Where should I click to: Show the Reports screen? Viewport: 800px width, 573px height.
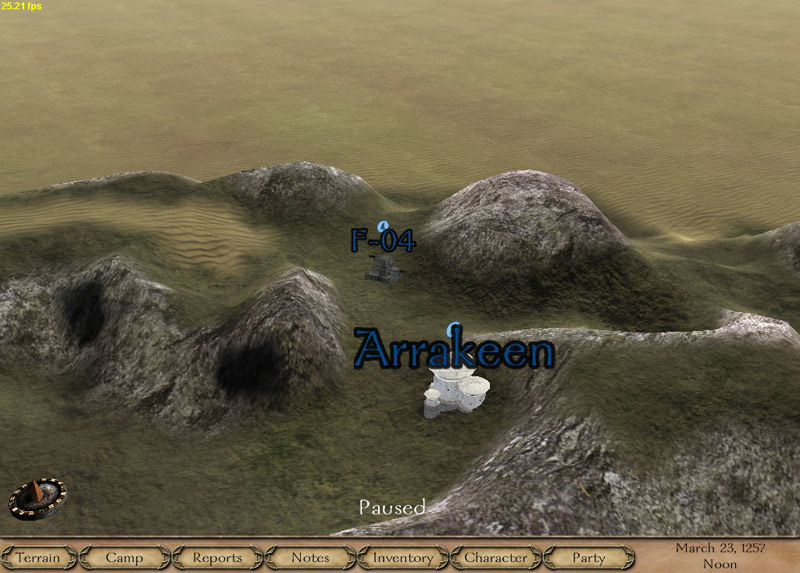tap(217, 557)
